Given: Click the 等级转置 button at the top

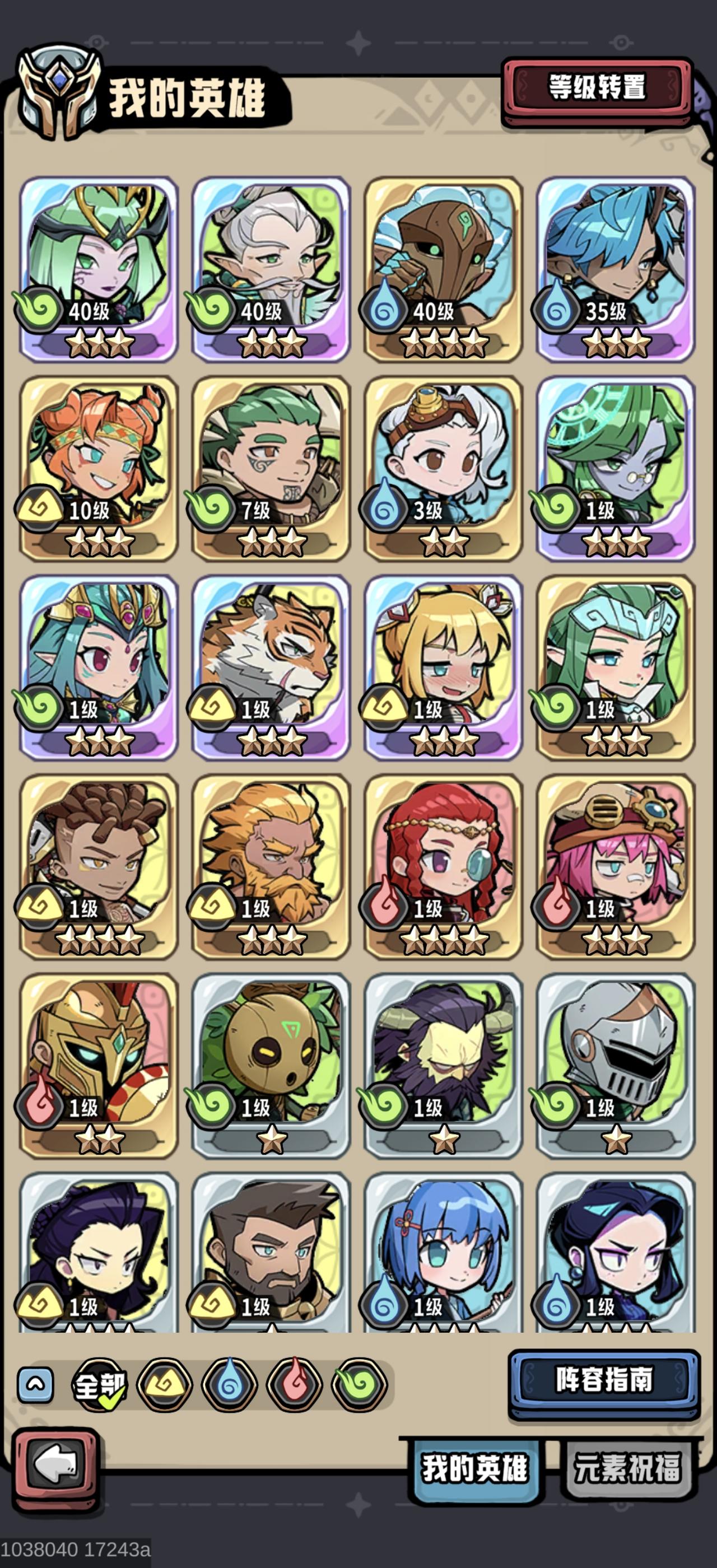Looking at the screenshot, I should 599,86.
